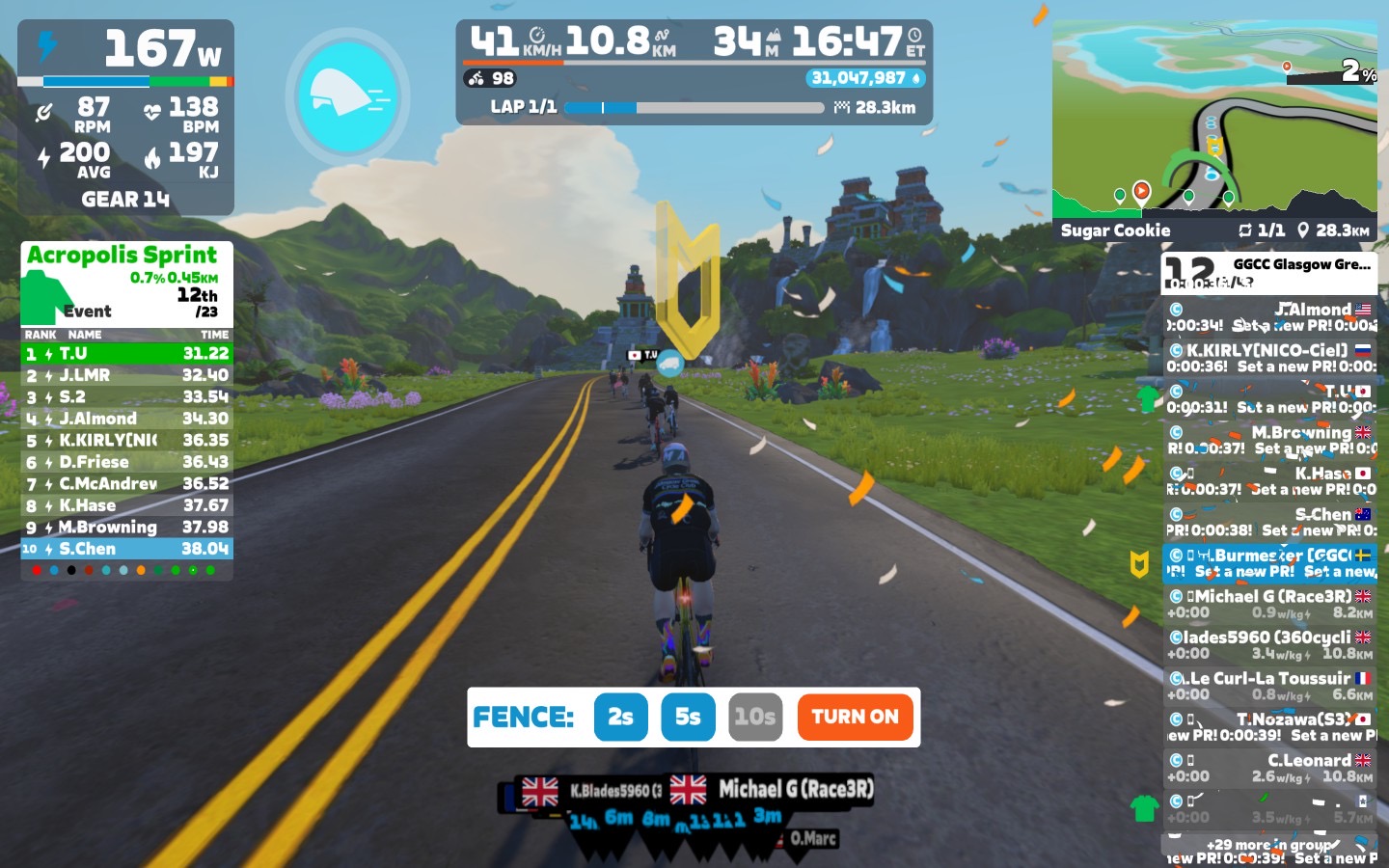This screenshot has height=868, width=1389.
Task: Select D.Friese in sprint leaderboard
Action: [126, 462]
